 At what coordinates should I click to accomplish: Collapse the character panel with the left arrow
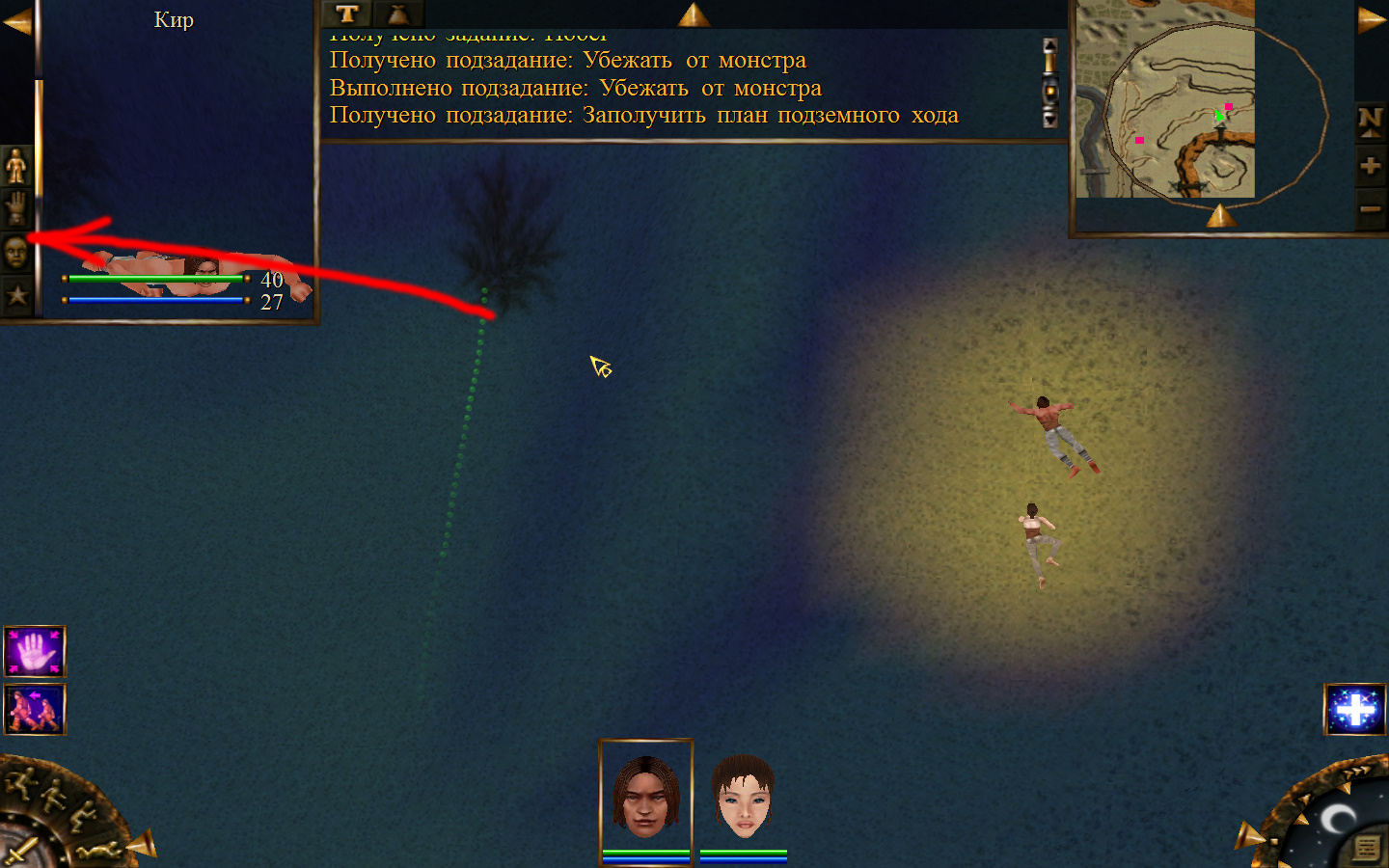tap(16, 21)
